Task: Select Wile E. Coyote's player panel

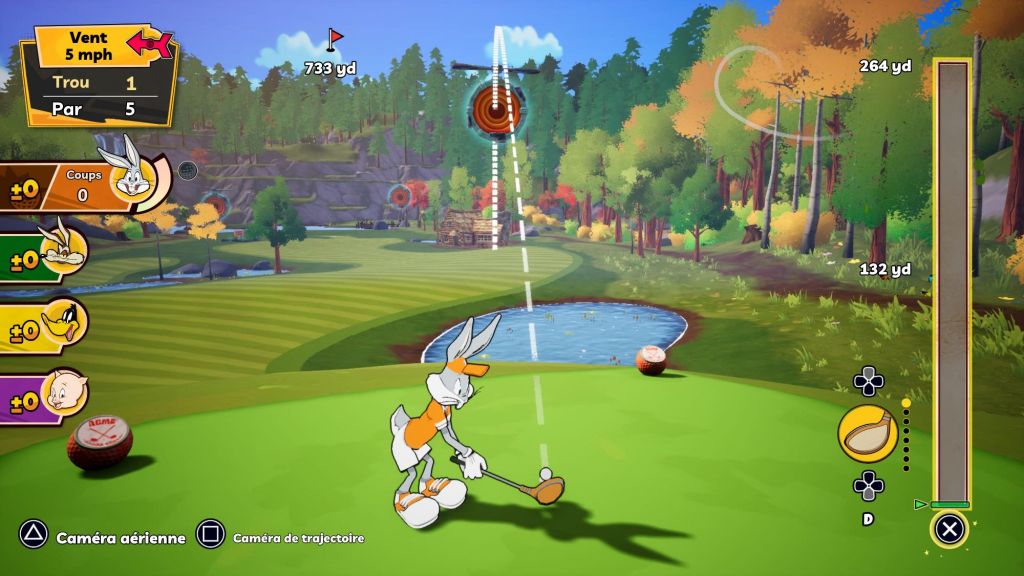Action: pos(45,256)
